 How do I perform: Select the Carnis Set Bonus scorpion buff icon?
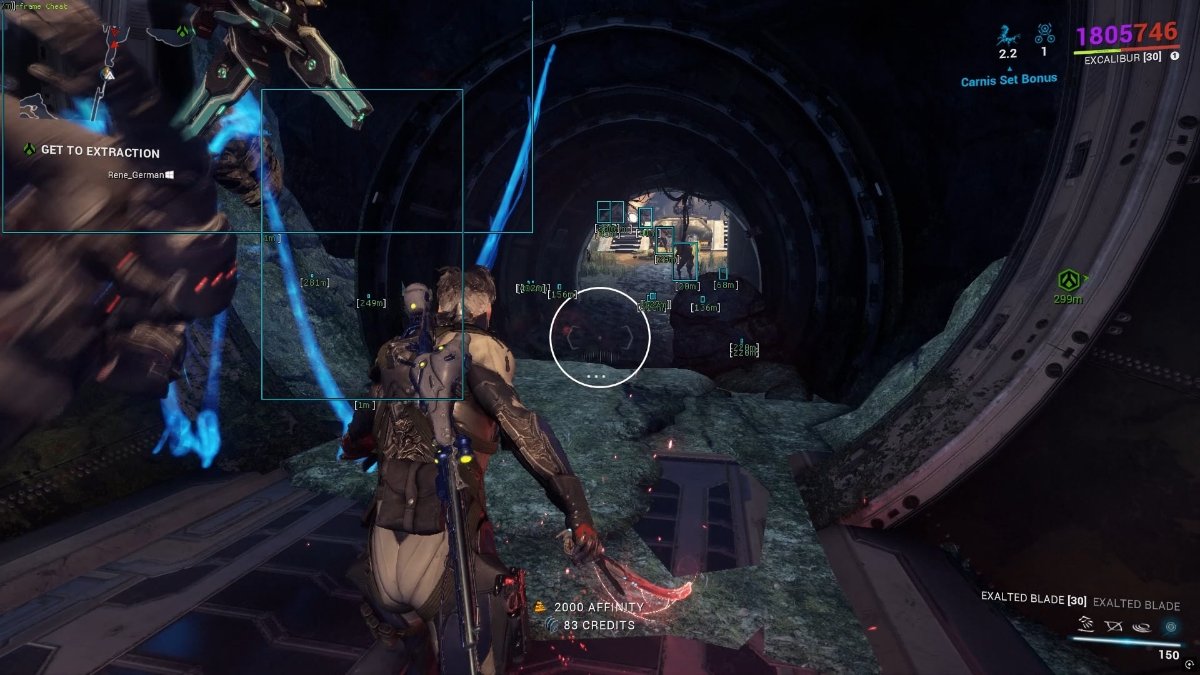click(1007, 36)
